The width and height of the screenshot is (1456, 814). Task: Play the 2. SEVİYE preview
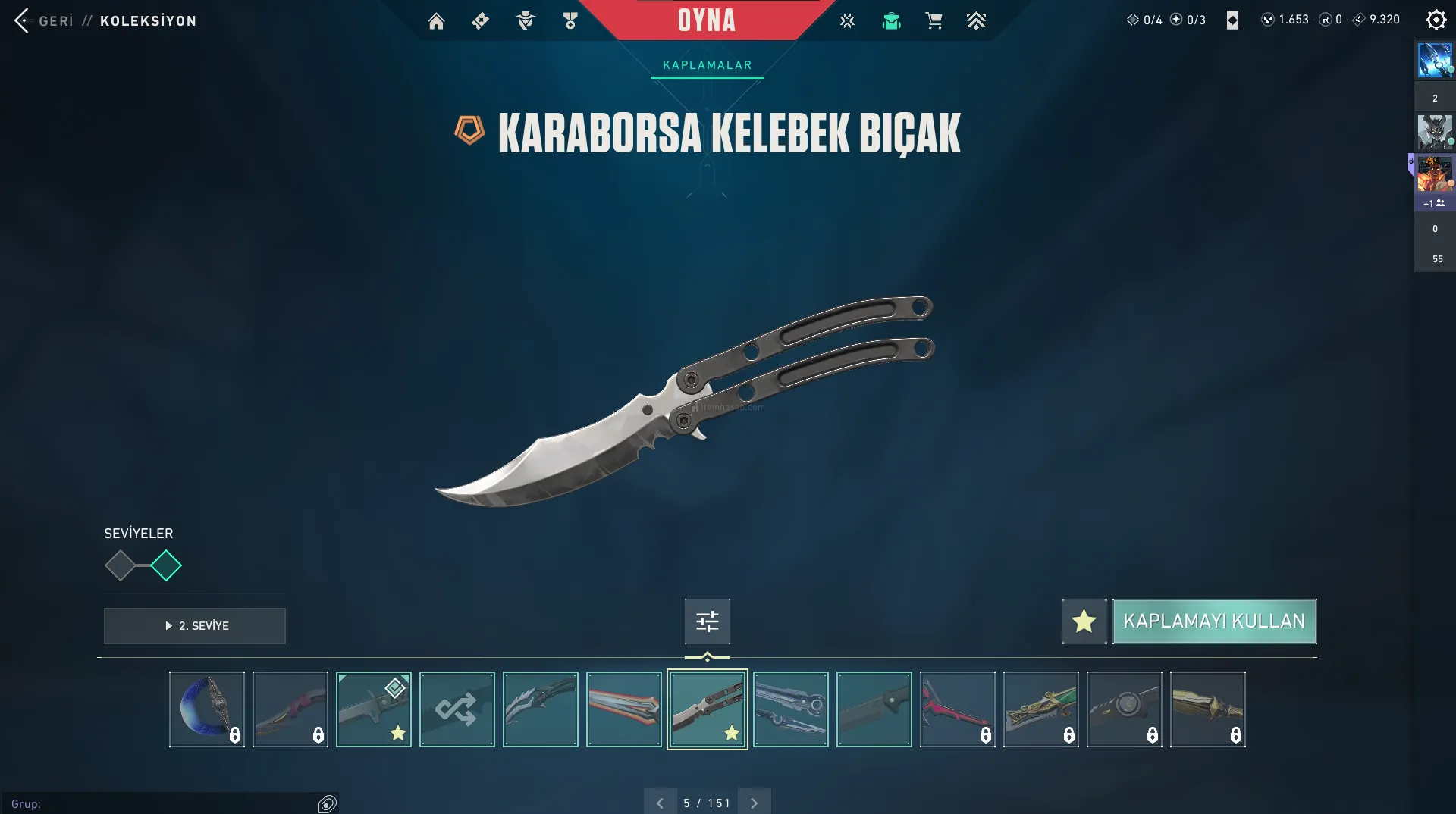coord(195,625)
